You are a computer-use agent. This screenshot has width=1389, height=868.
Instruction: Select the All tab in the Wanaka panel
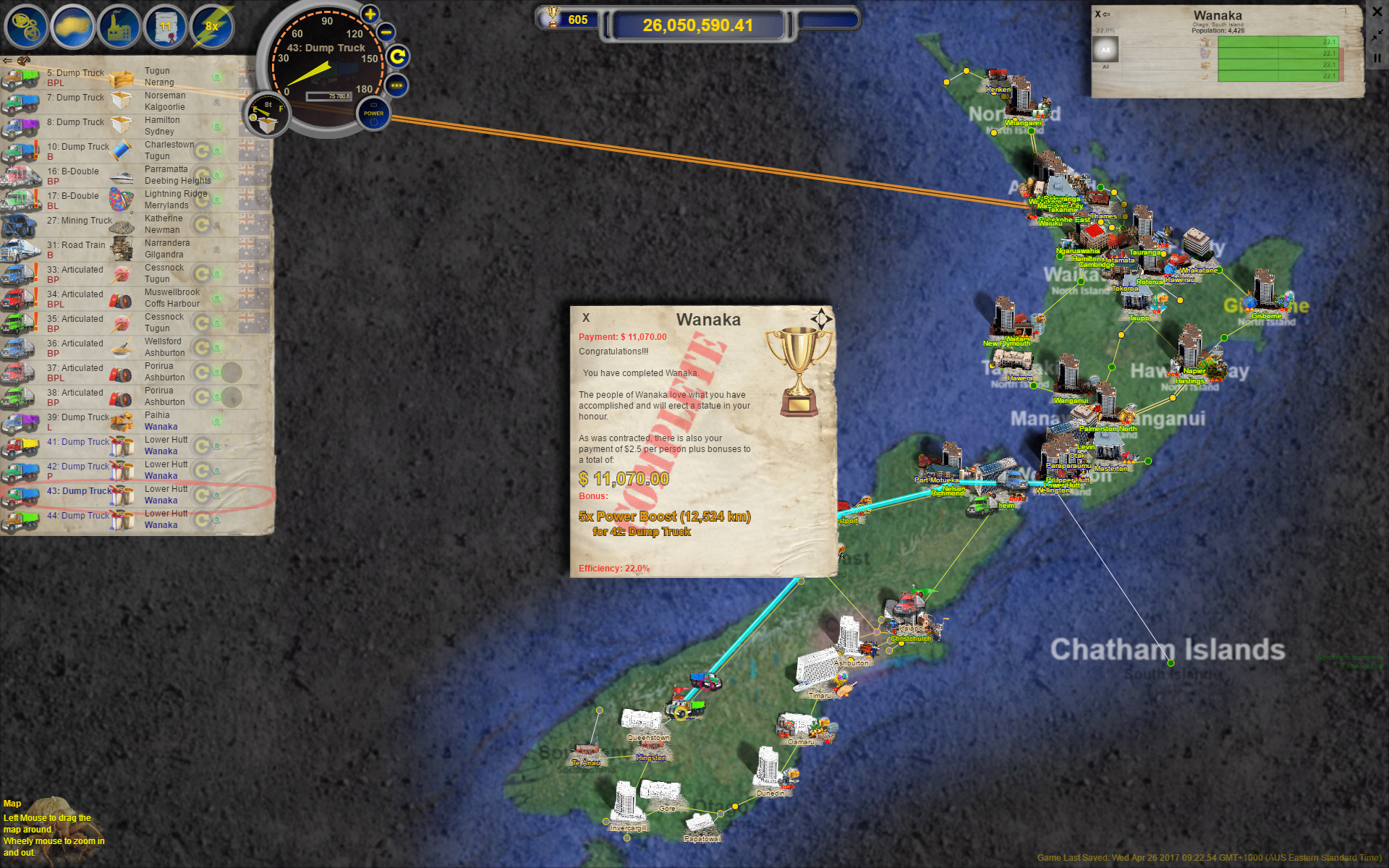(x=1107, y=48)
